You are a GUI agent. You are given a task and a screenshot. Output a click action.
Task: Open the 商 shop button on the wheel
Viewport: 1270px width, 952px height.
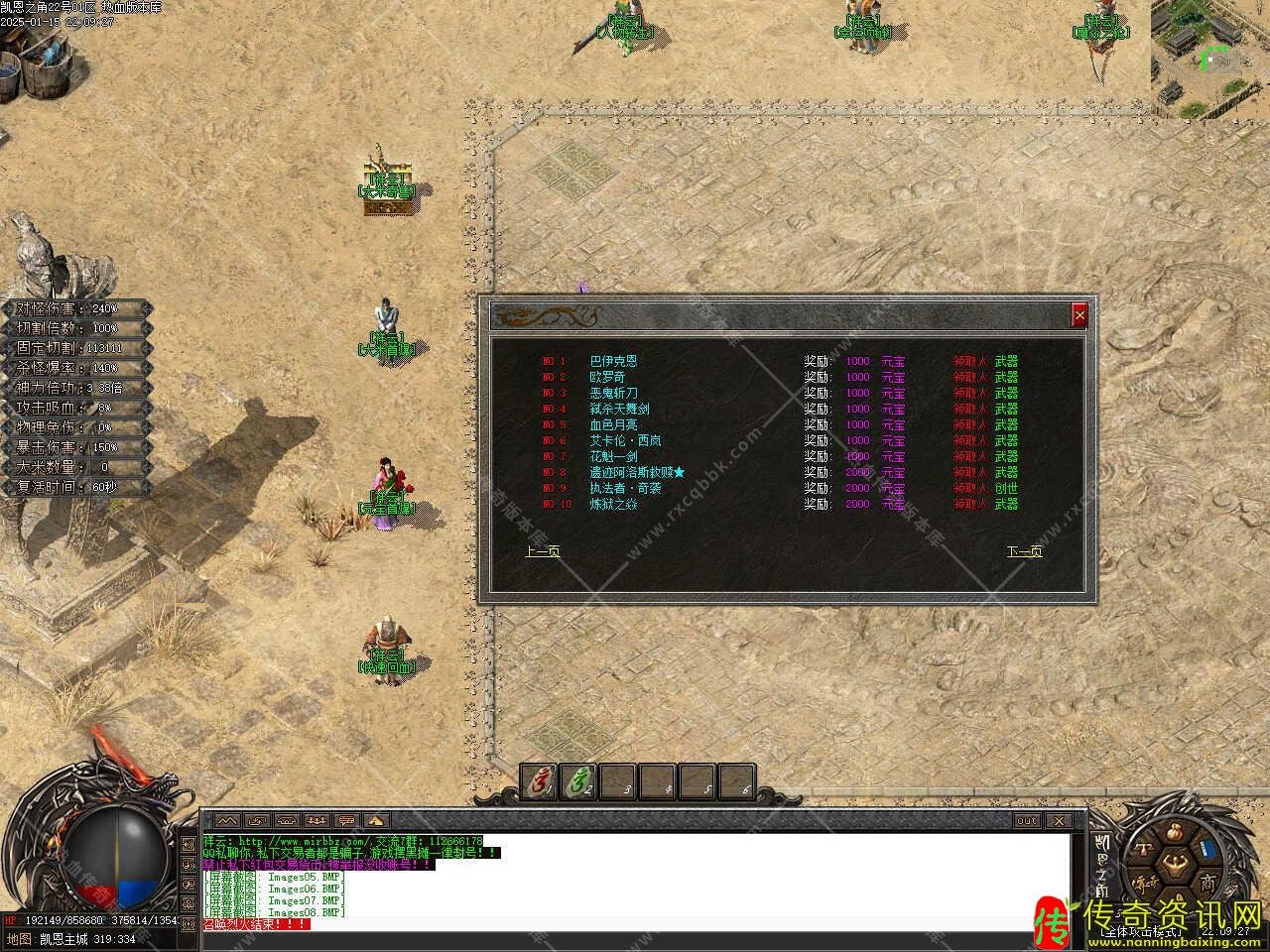(1206, 881)
